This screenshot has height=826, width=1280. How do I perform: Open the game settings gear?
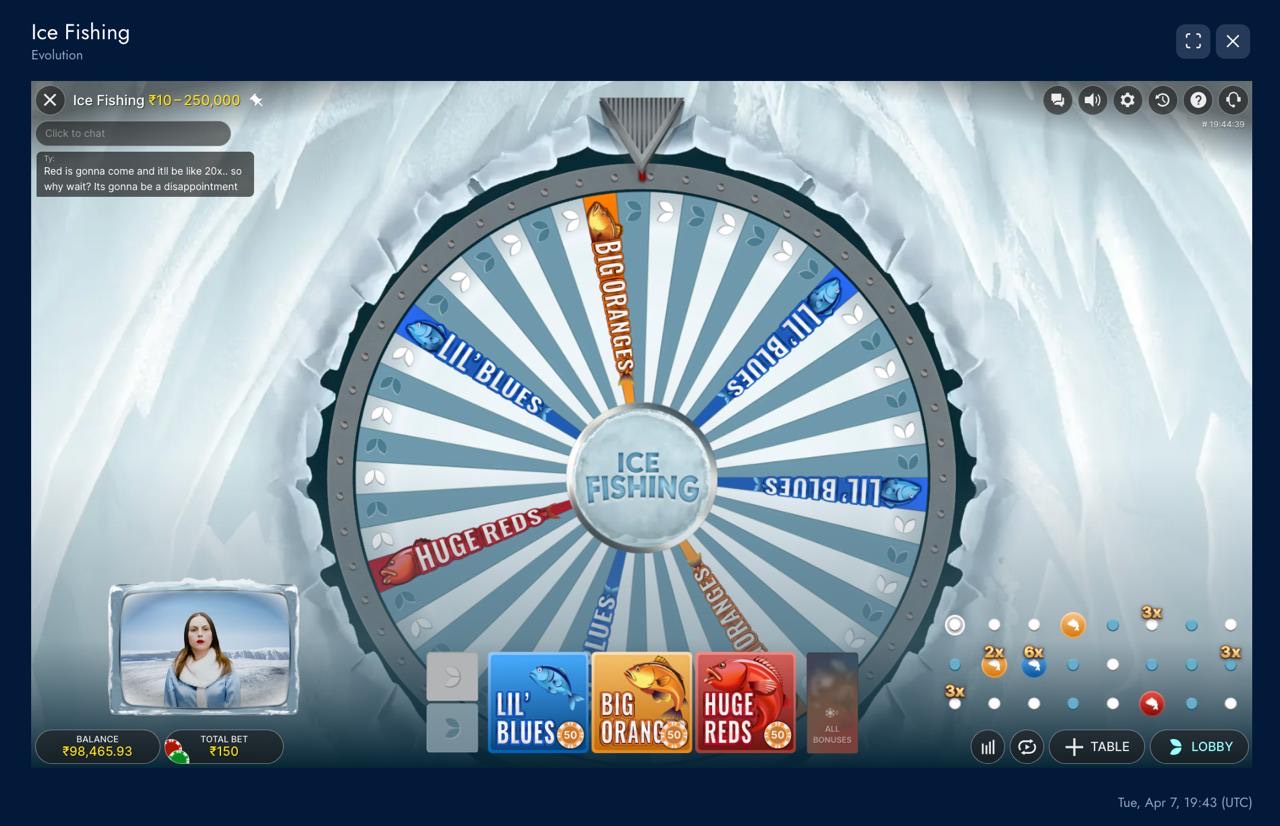coord(1127,100)
